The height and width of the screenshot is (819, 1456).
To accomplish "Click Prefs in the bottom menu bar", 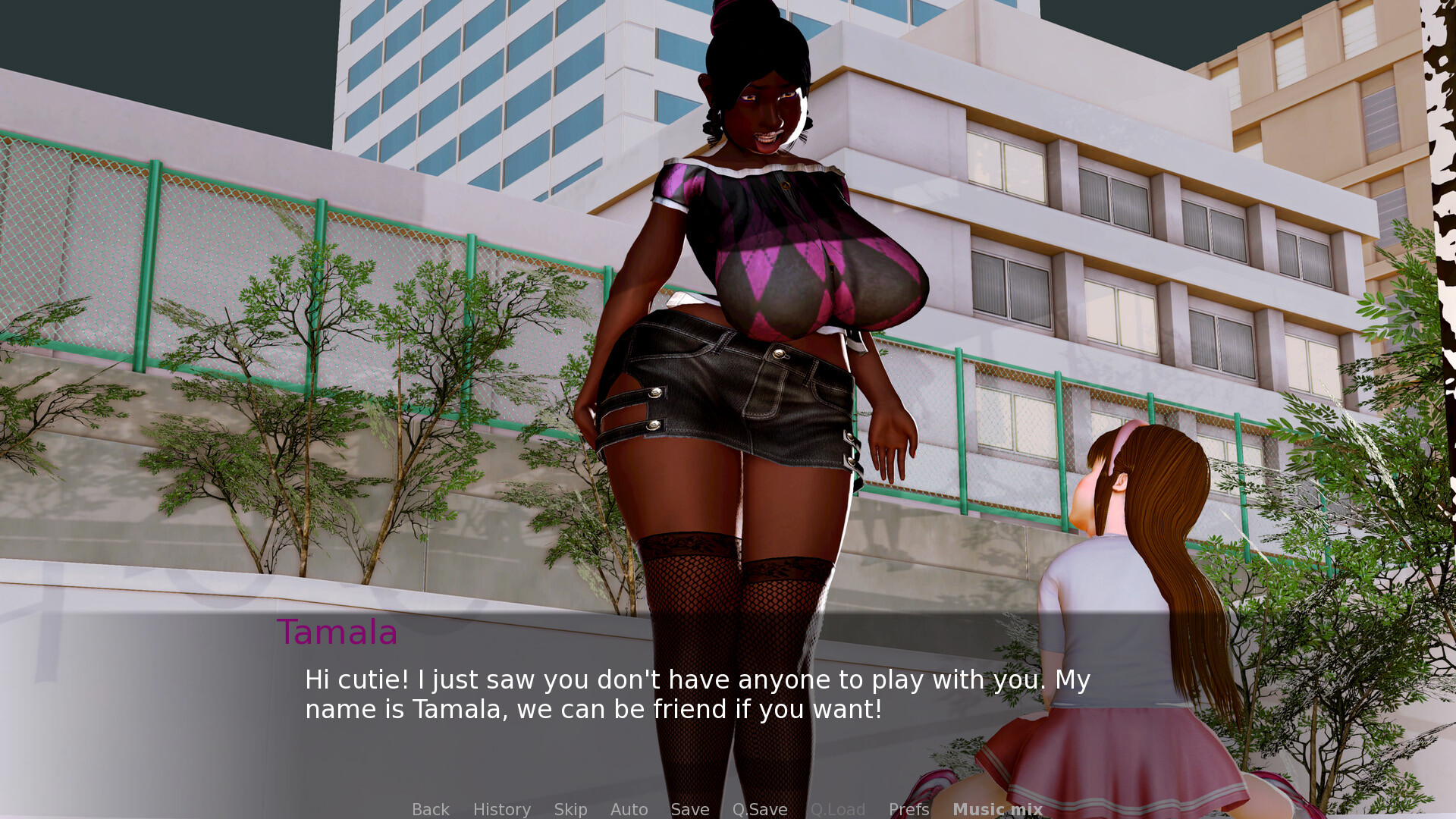I will tap(908, 809).
